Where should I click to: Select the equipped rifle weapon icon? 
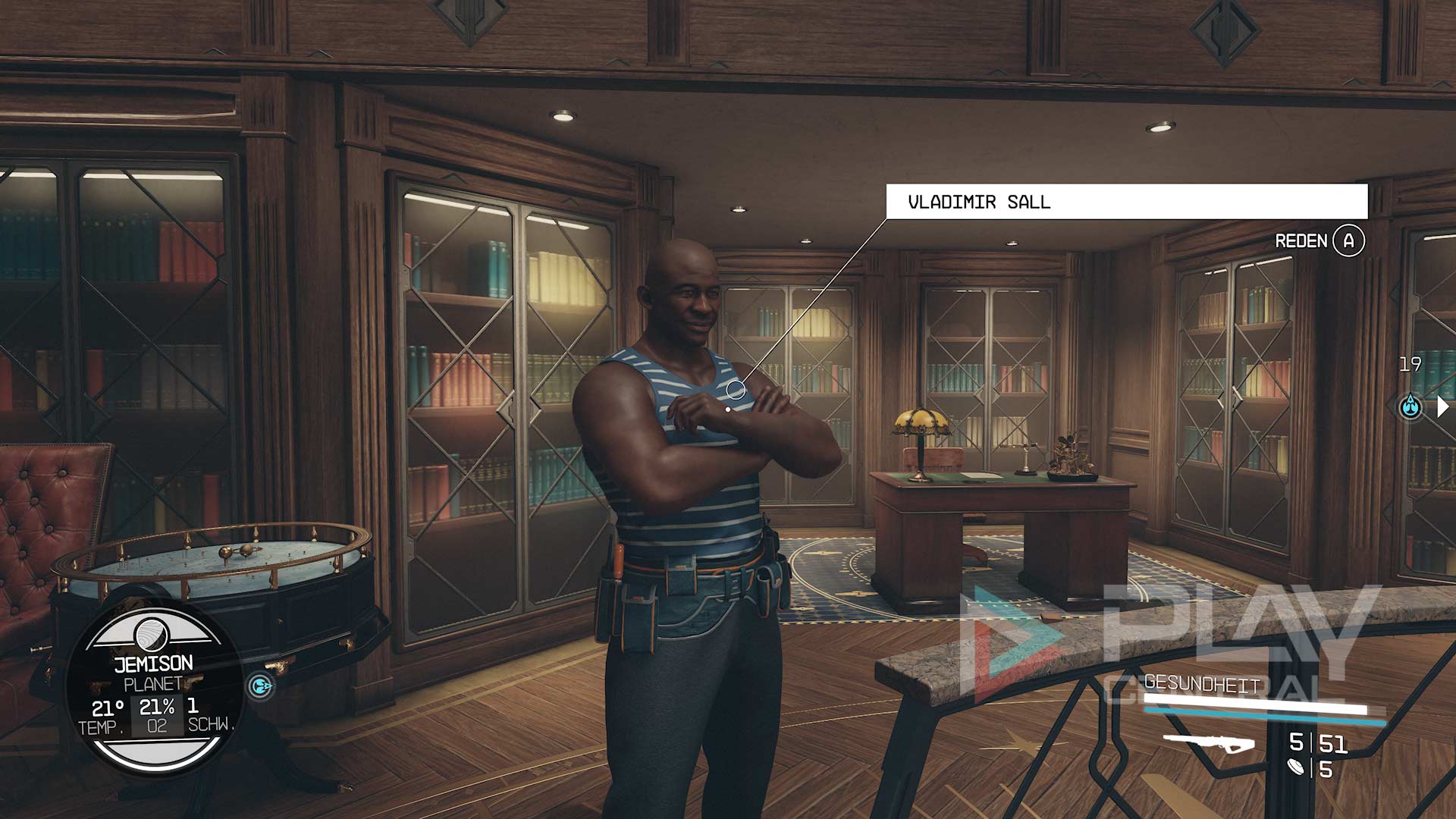pyautogui.click(x=1209, y=742)
